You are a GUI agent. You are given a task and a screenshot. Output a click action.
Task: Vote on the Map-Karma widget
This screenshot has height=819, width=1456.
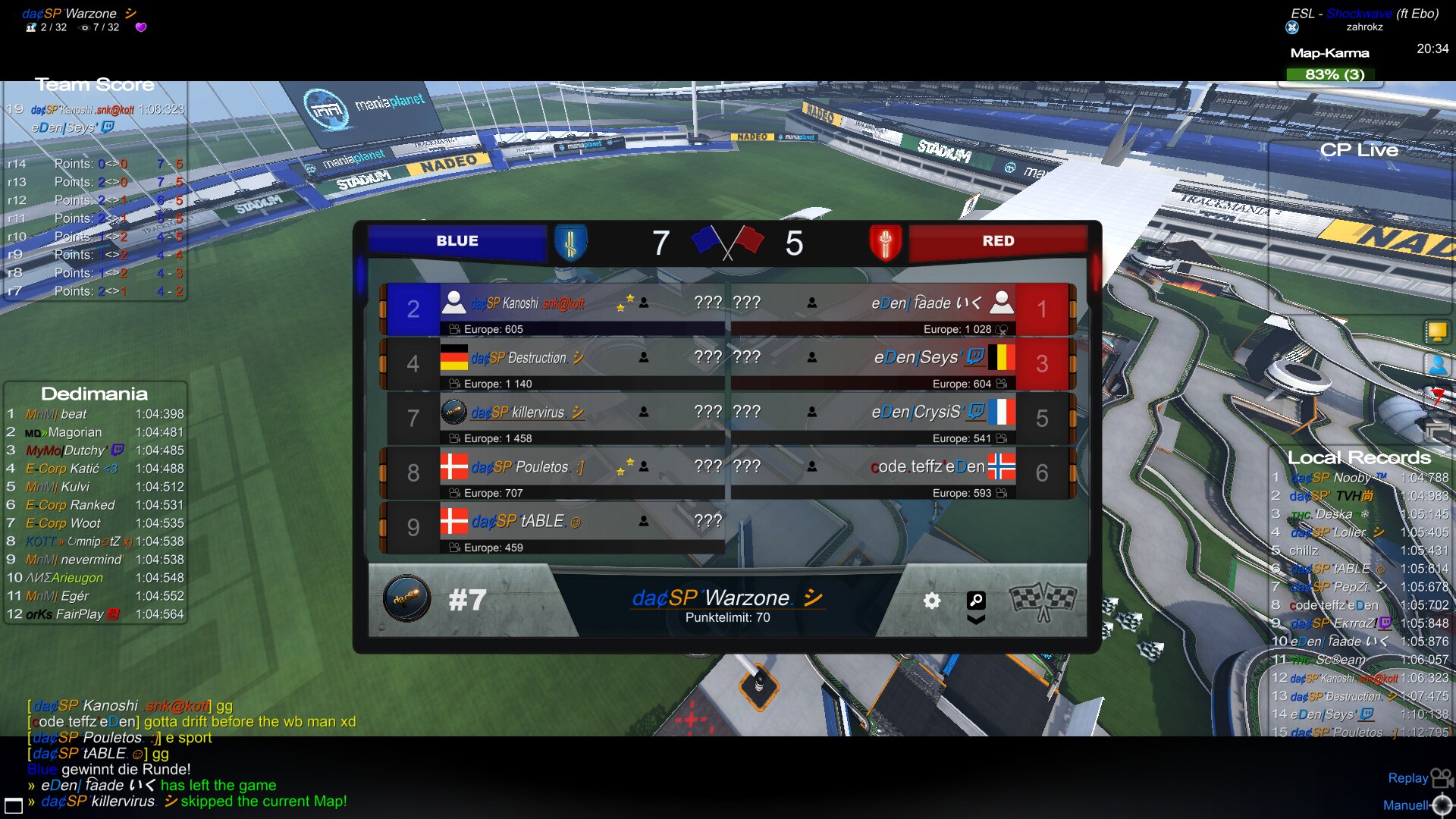[x=1334, y=74]
